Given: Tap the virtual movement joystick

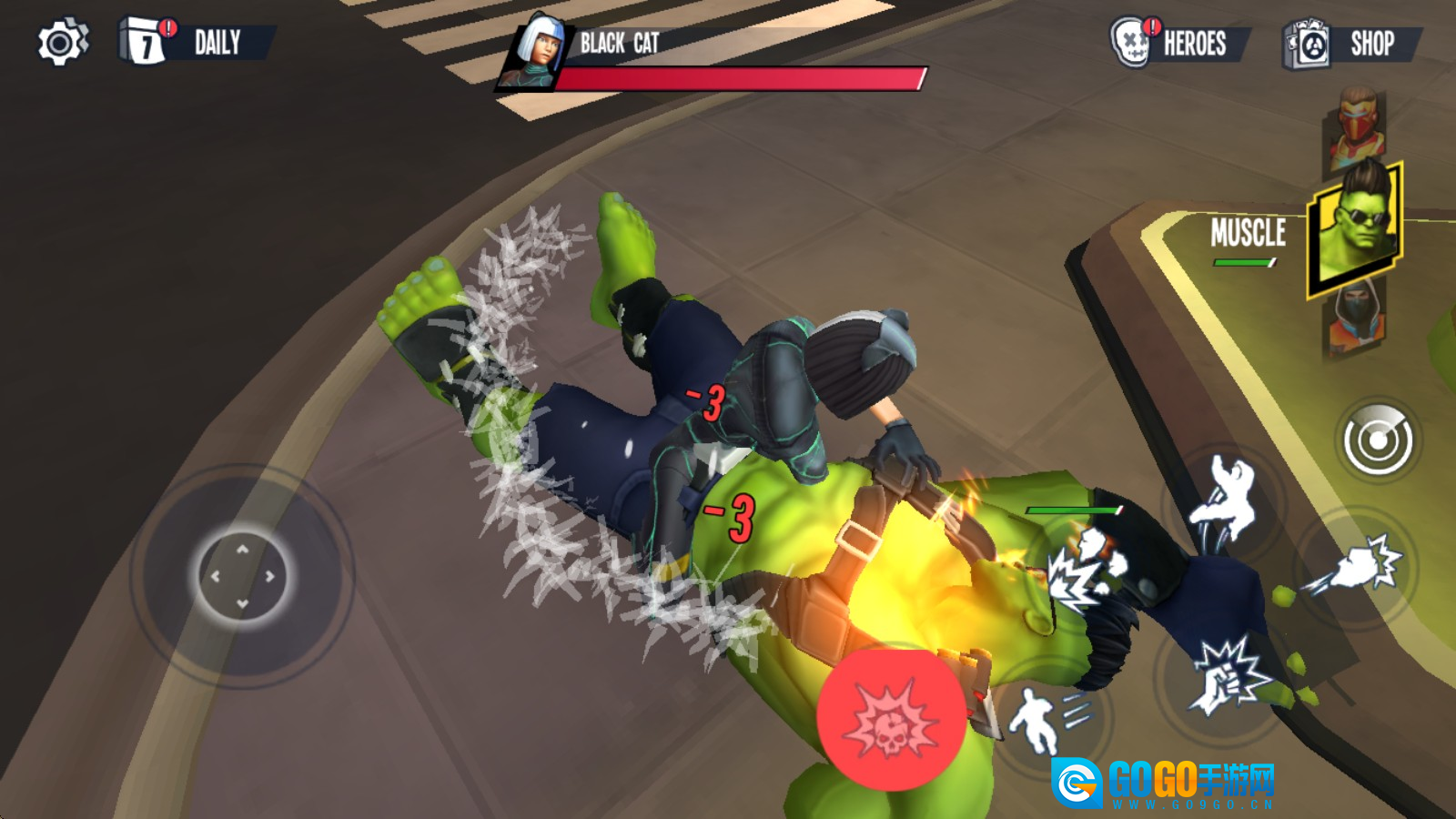Looking at the screenshot, I should (242, 576).
